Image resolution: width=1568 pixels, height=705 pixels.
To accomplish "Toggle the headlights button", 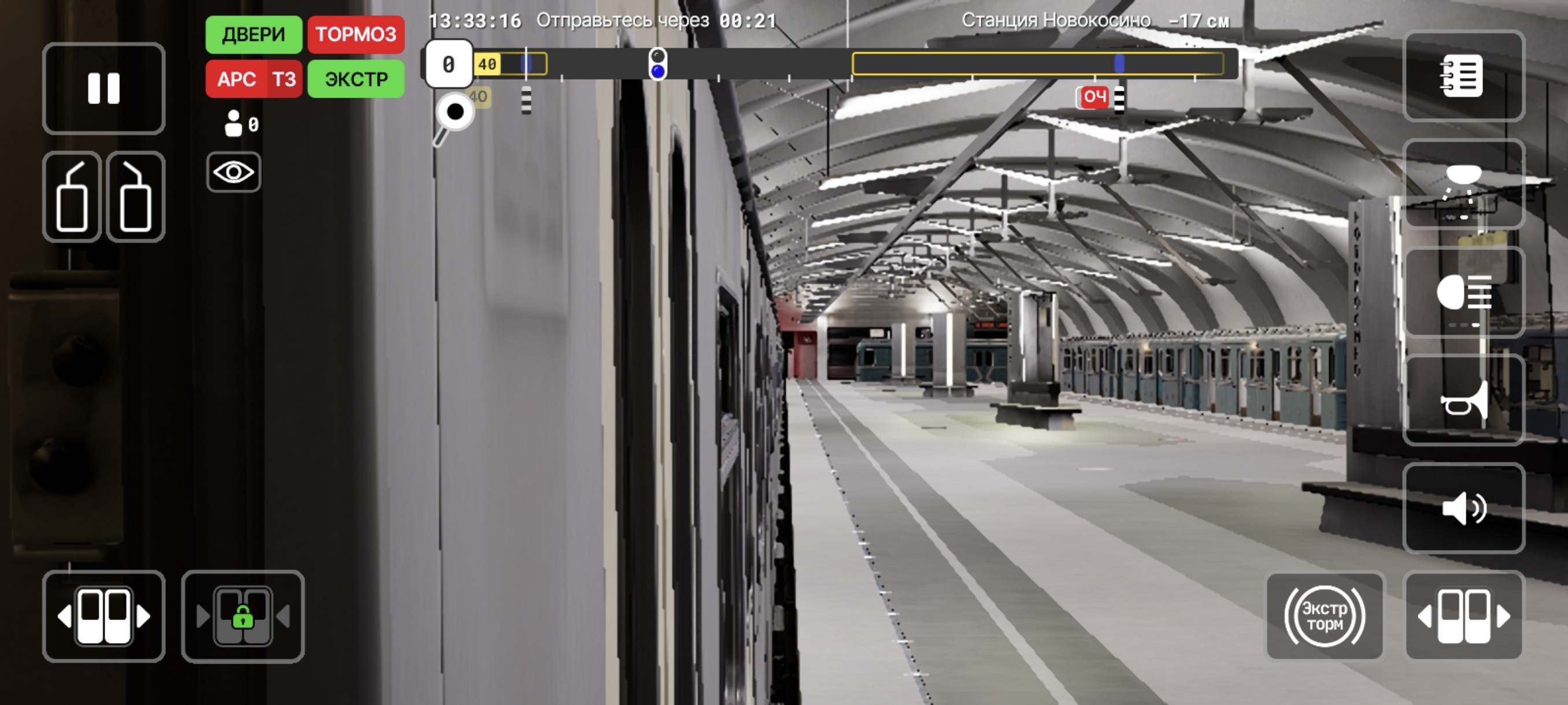I will click(1463, 292).
